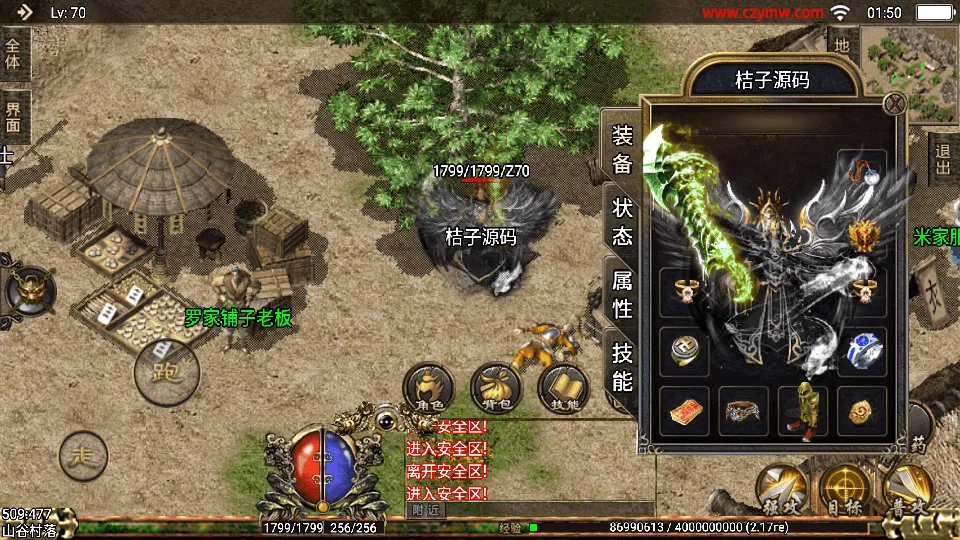
Task: Open the 角色 character button
Action: [428, 388]
